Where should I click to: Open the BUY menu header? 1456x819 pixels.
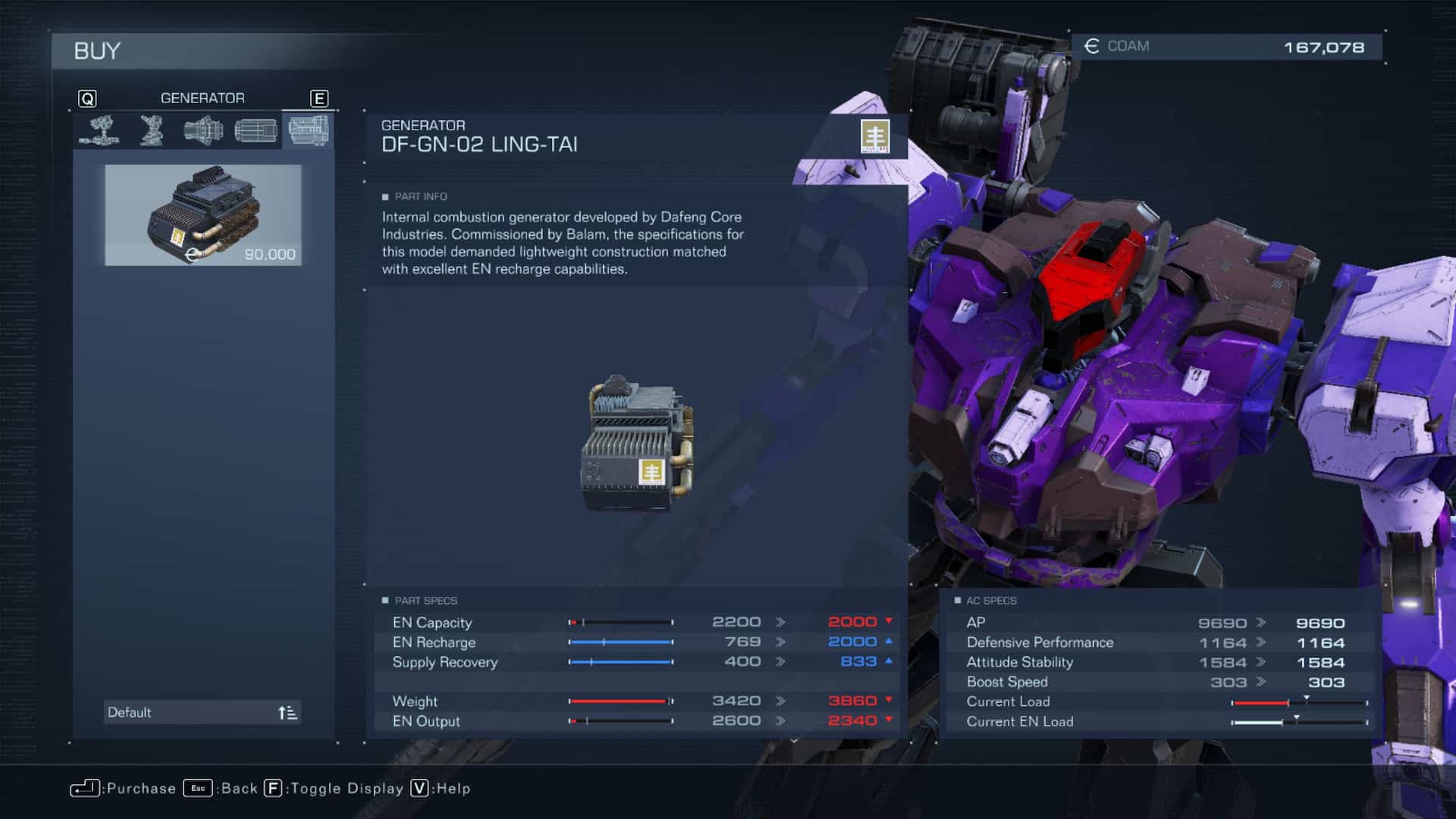(96, 51)
